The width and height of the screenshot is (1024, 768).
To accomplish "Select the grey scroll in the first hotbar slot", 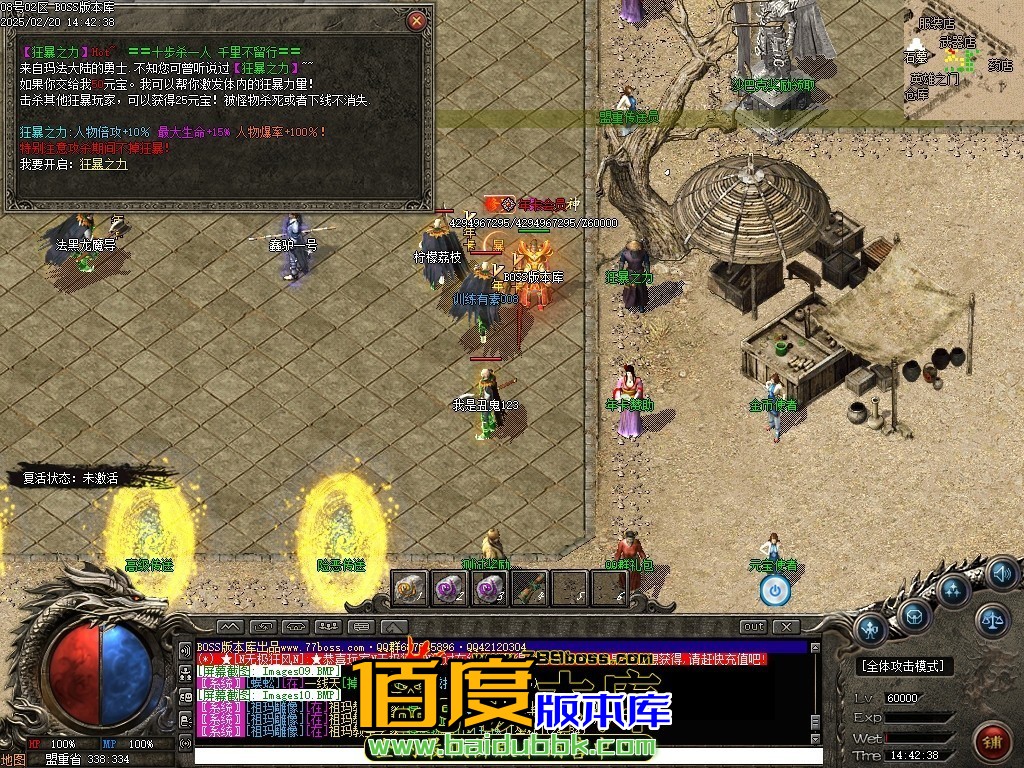I will [x=409, y=589].
